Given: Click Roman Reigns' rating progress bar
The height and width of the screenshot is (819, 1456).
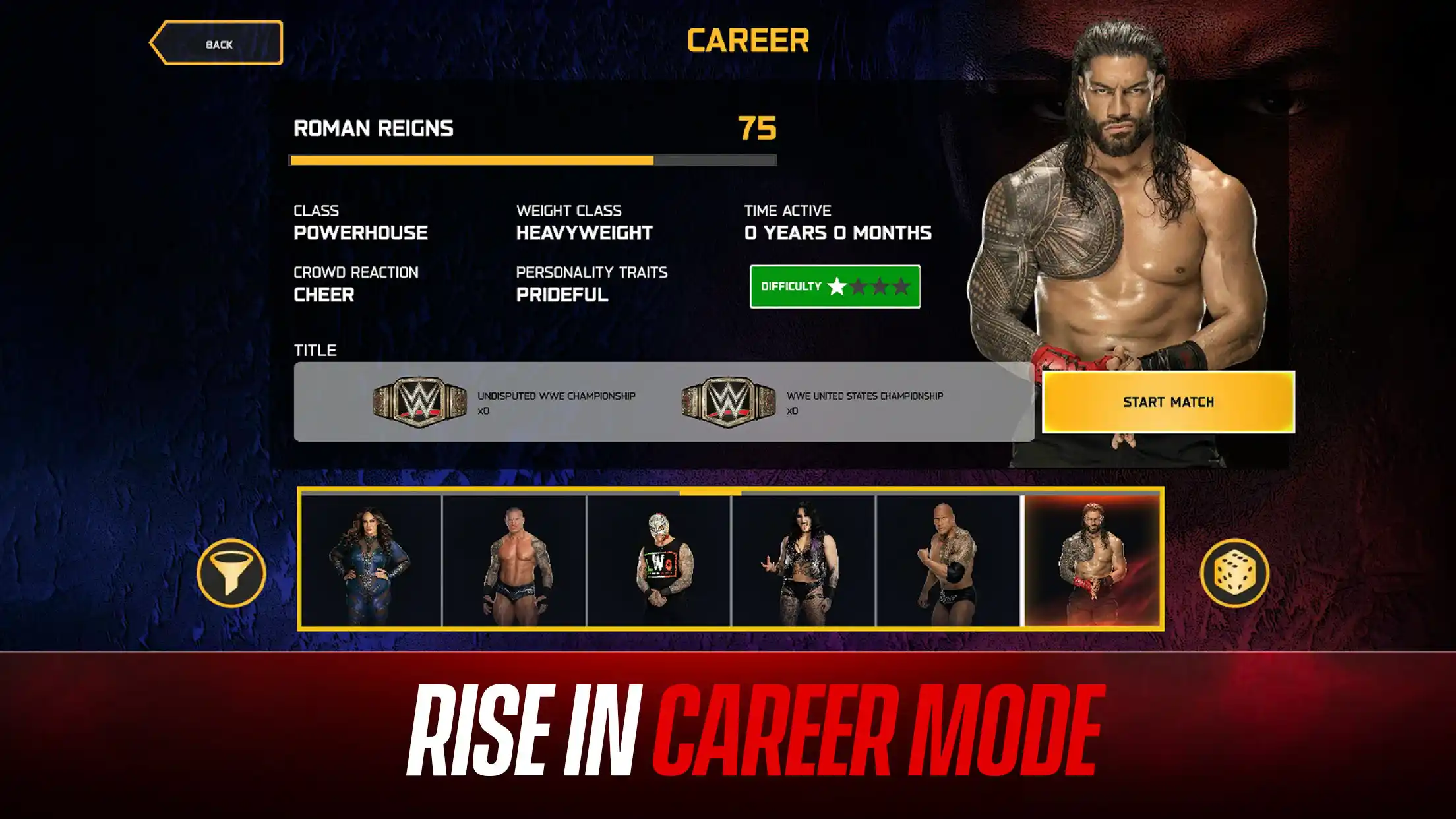Looking at the screenshot, I should point(534,160).
